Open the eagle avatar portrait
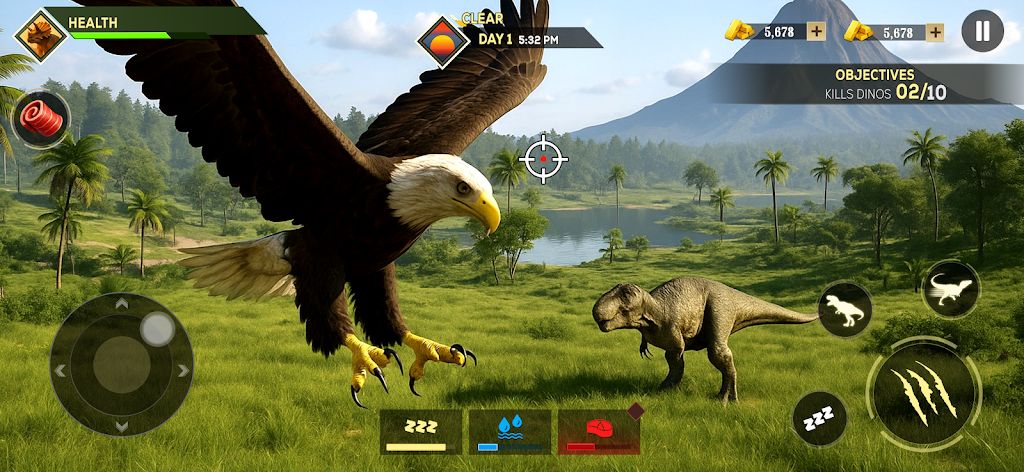 41,33
